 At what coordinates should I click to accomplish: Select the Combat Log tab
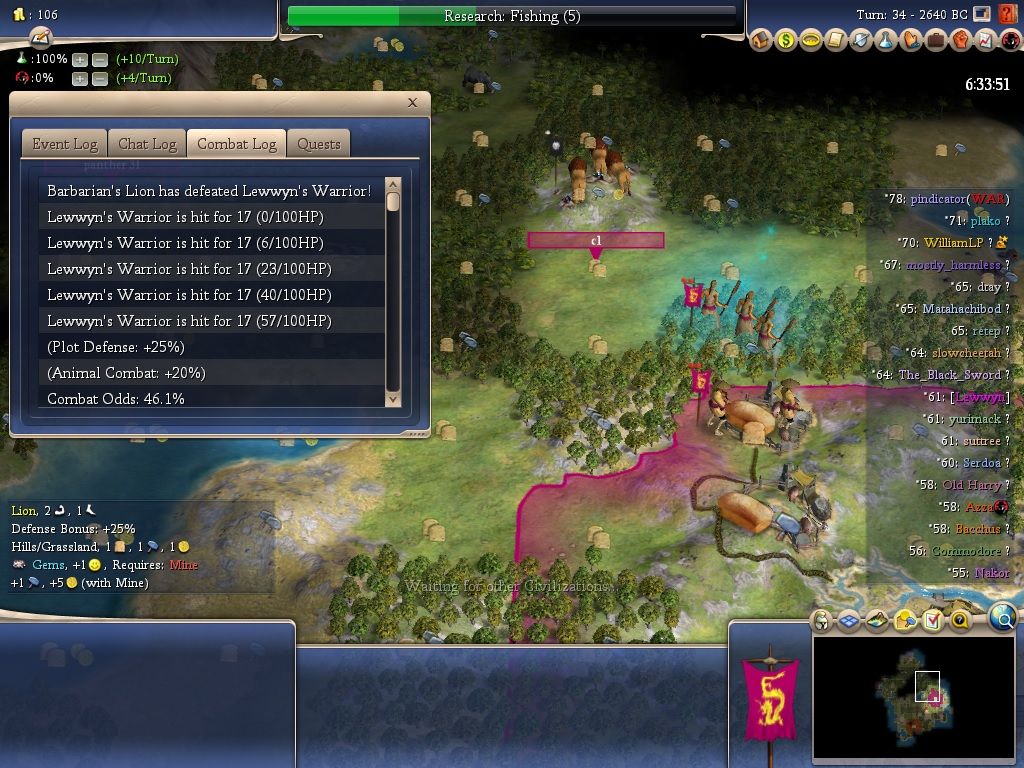(x=236, y=144)
